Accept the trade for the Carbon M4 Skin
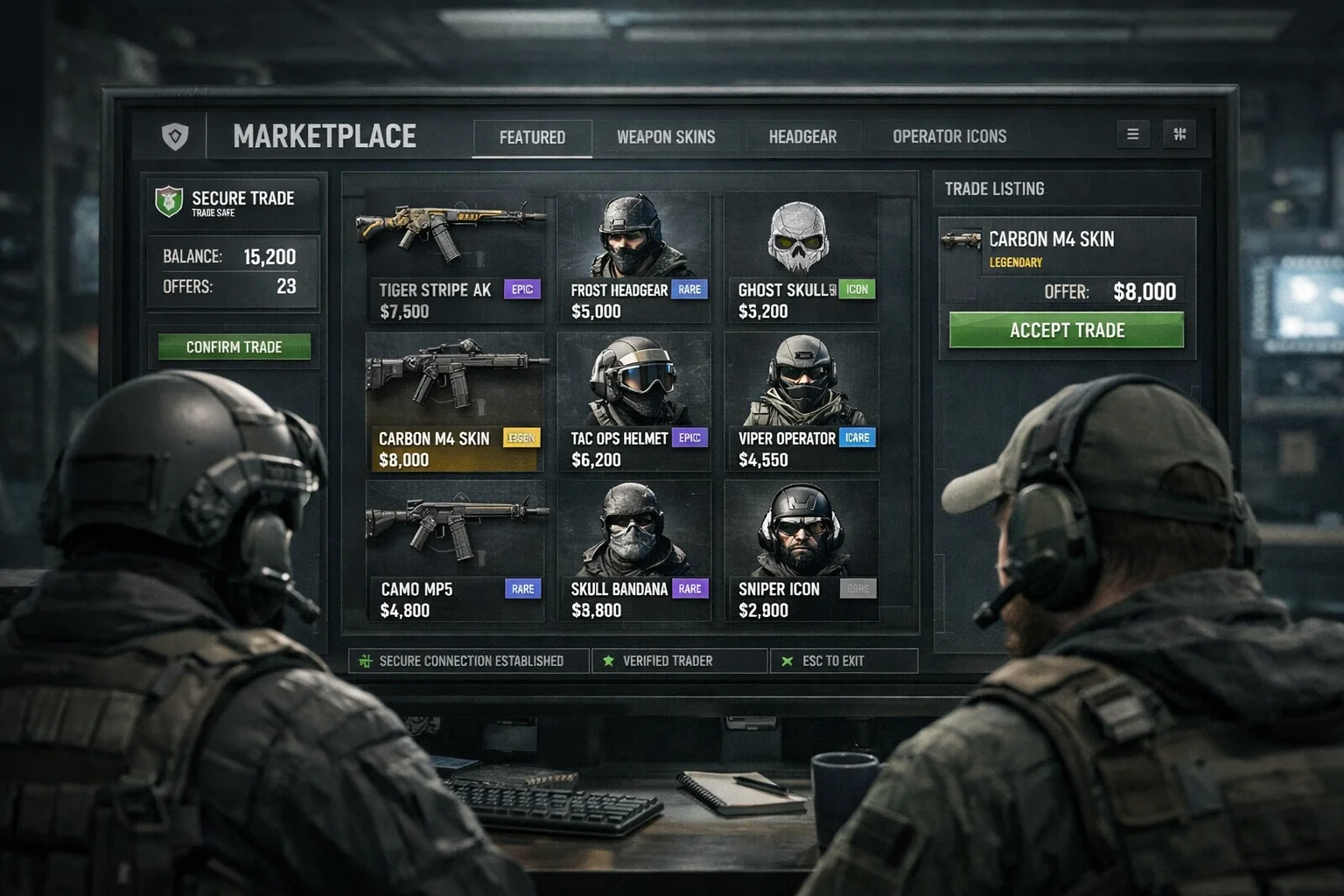This screenshot has height=896, width=1344. [1066, 330]
